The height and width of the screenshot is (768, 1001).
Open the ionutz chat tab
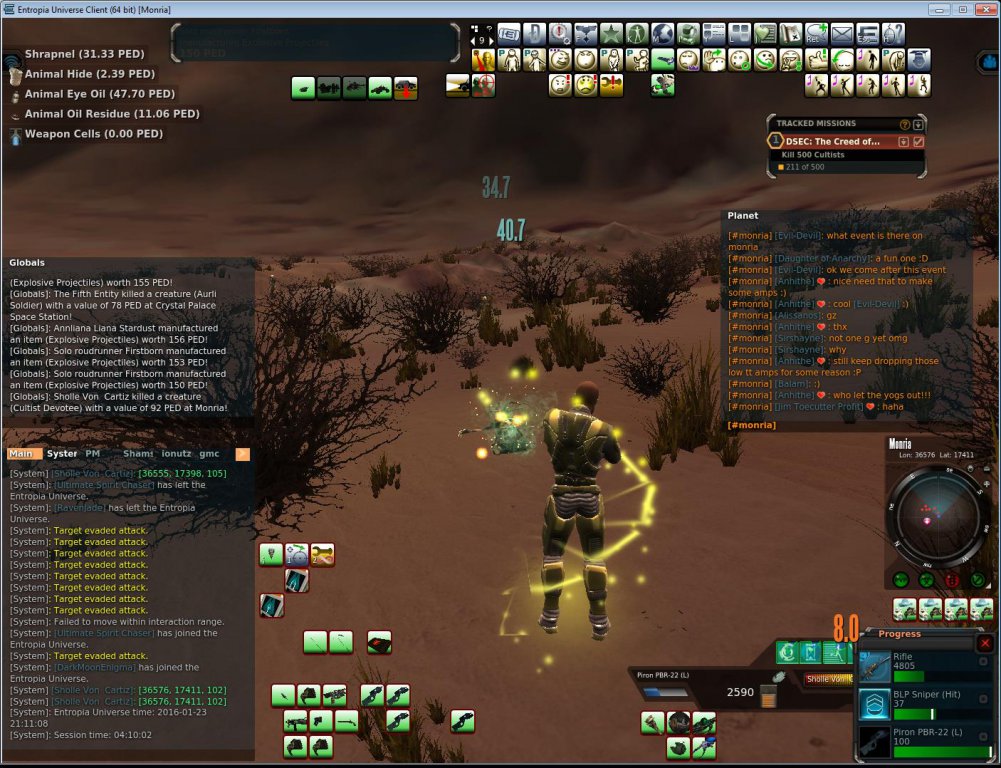point(176,453)
